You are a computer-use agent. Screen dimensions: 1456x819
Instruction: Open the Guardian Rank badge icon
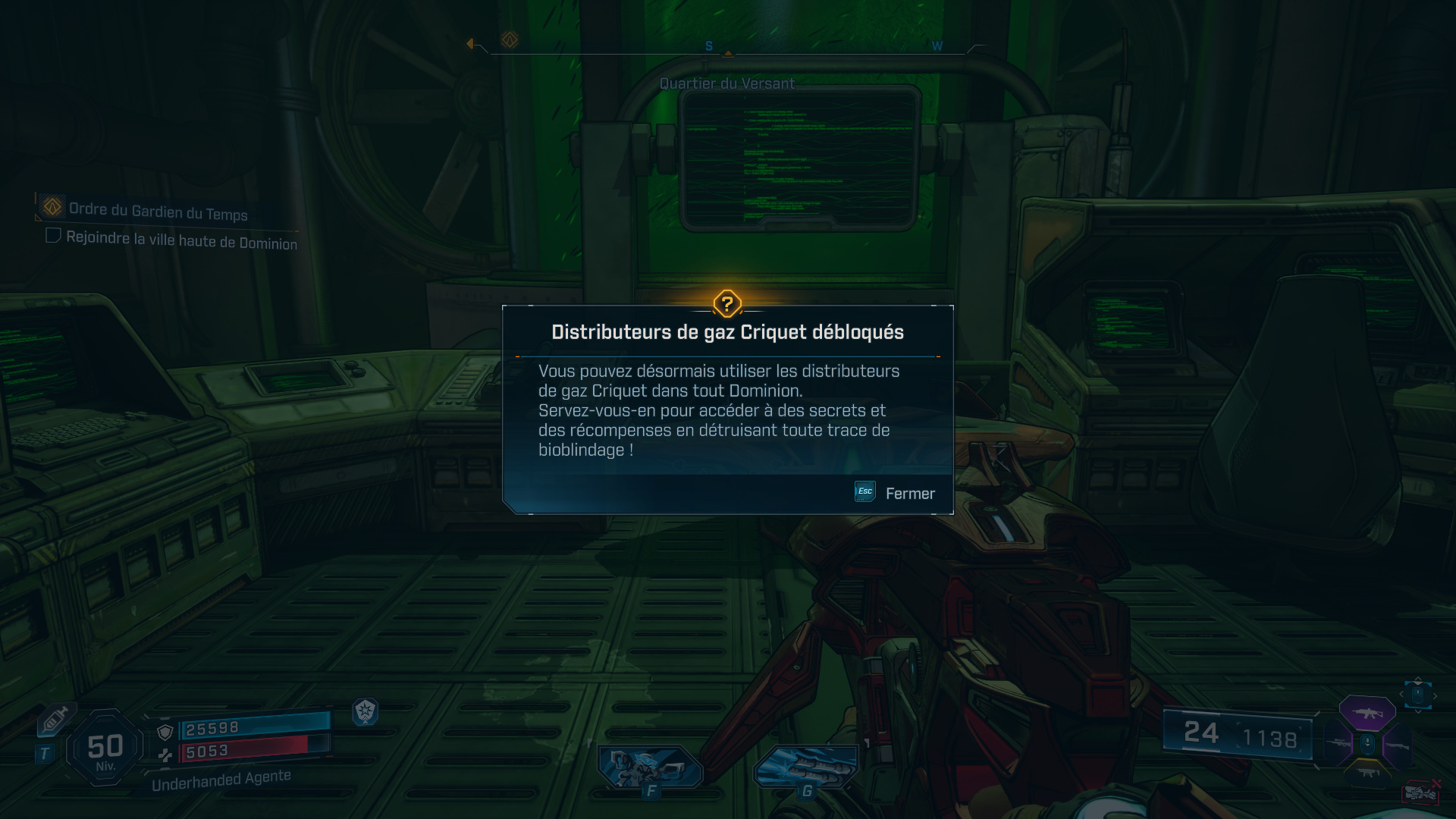tap(366, 713)
